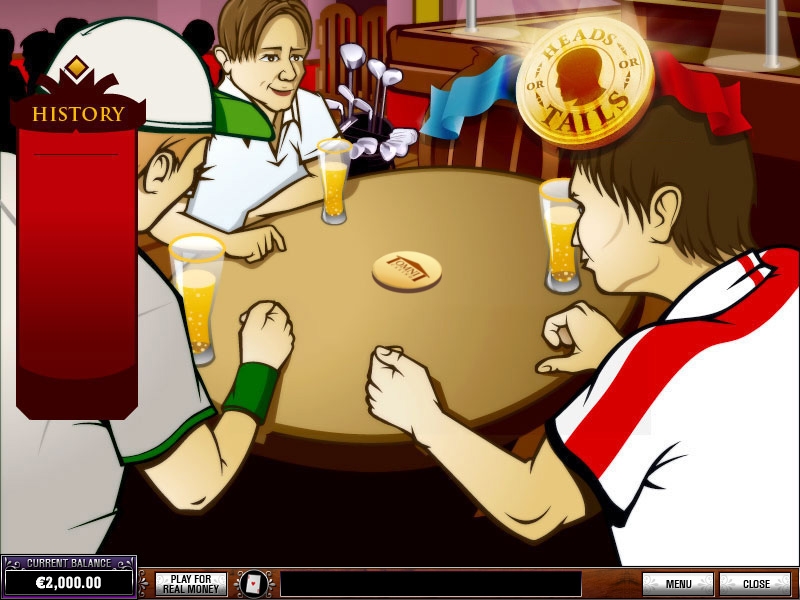The image size is (800, 600).
Task: Click the playing card icon
Action: [254, 584]
